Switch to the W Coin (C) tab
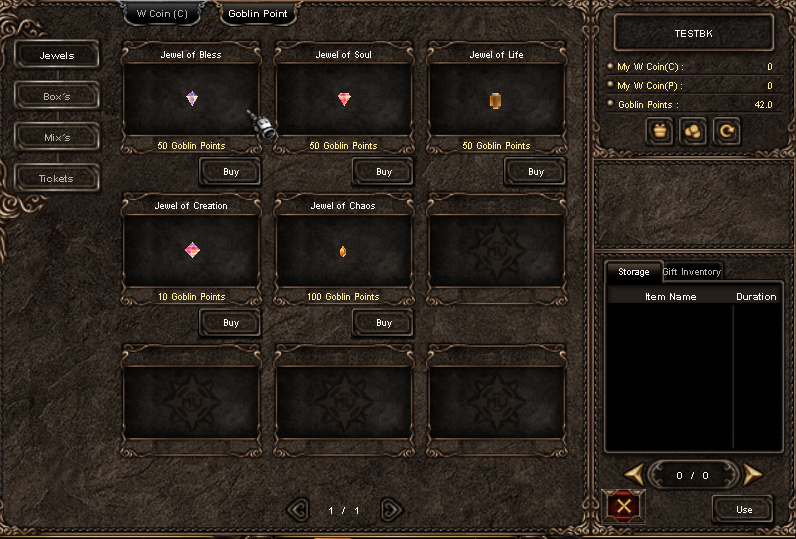The image size is (796, 539). point(161,14)
